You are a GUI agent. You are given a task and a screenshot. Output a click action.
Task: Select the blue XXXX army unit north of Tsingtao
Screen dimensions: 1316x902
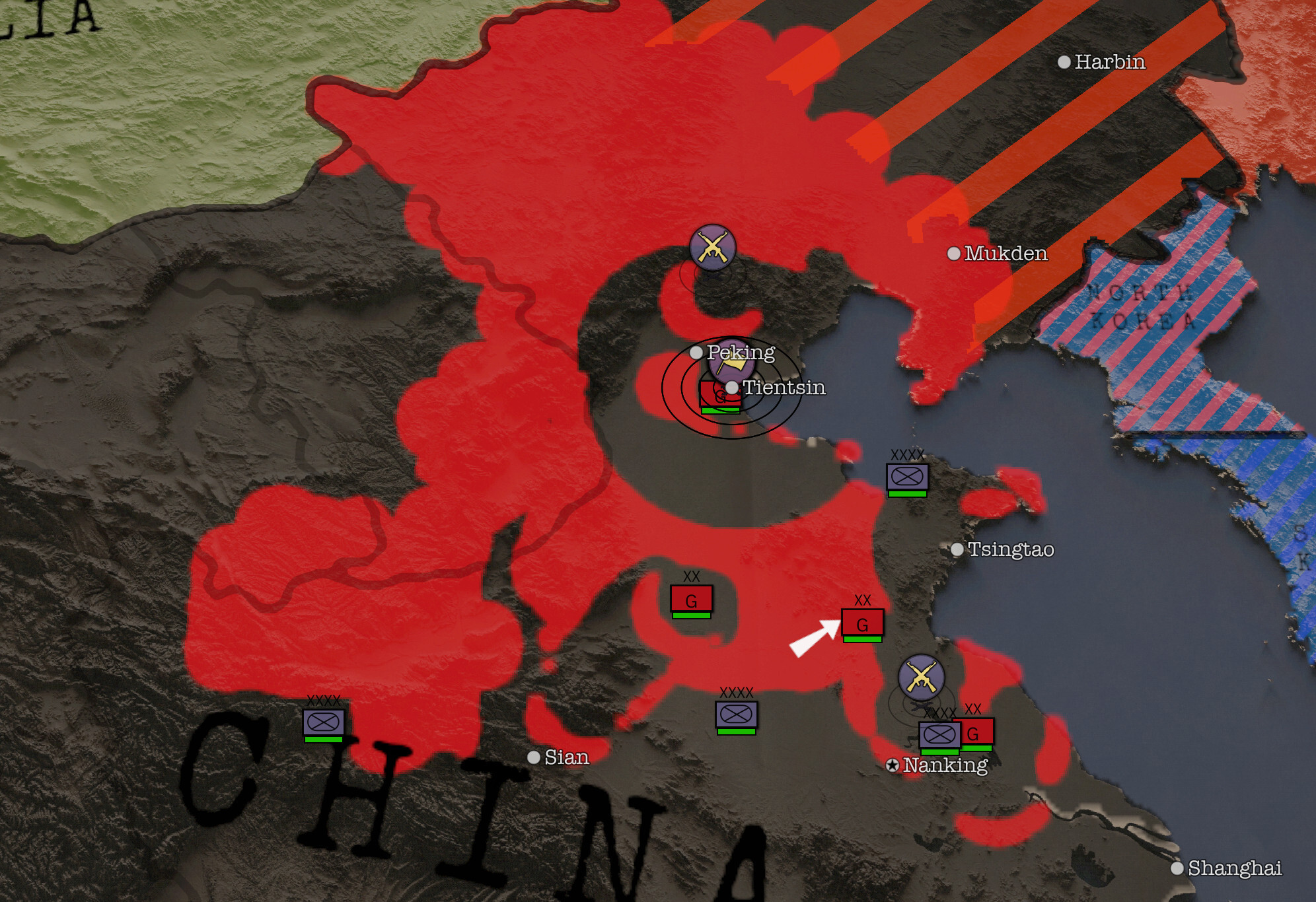(907, 477)
